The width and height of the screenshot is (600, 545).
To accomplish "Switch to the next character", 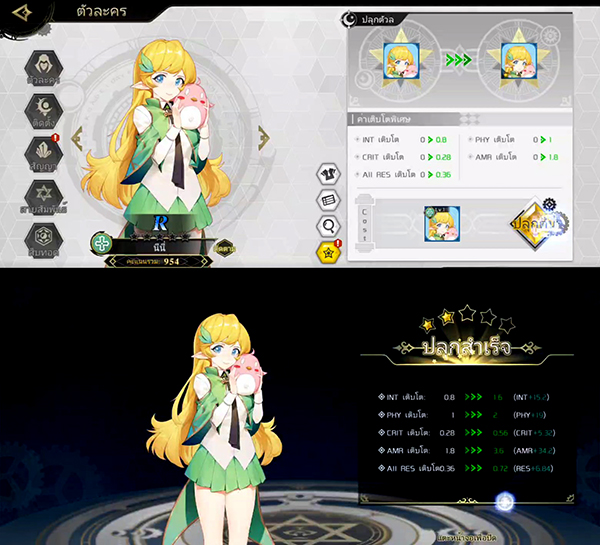I will tap(263, 139).
